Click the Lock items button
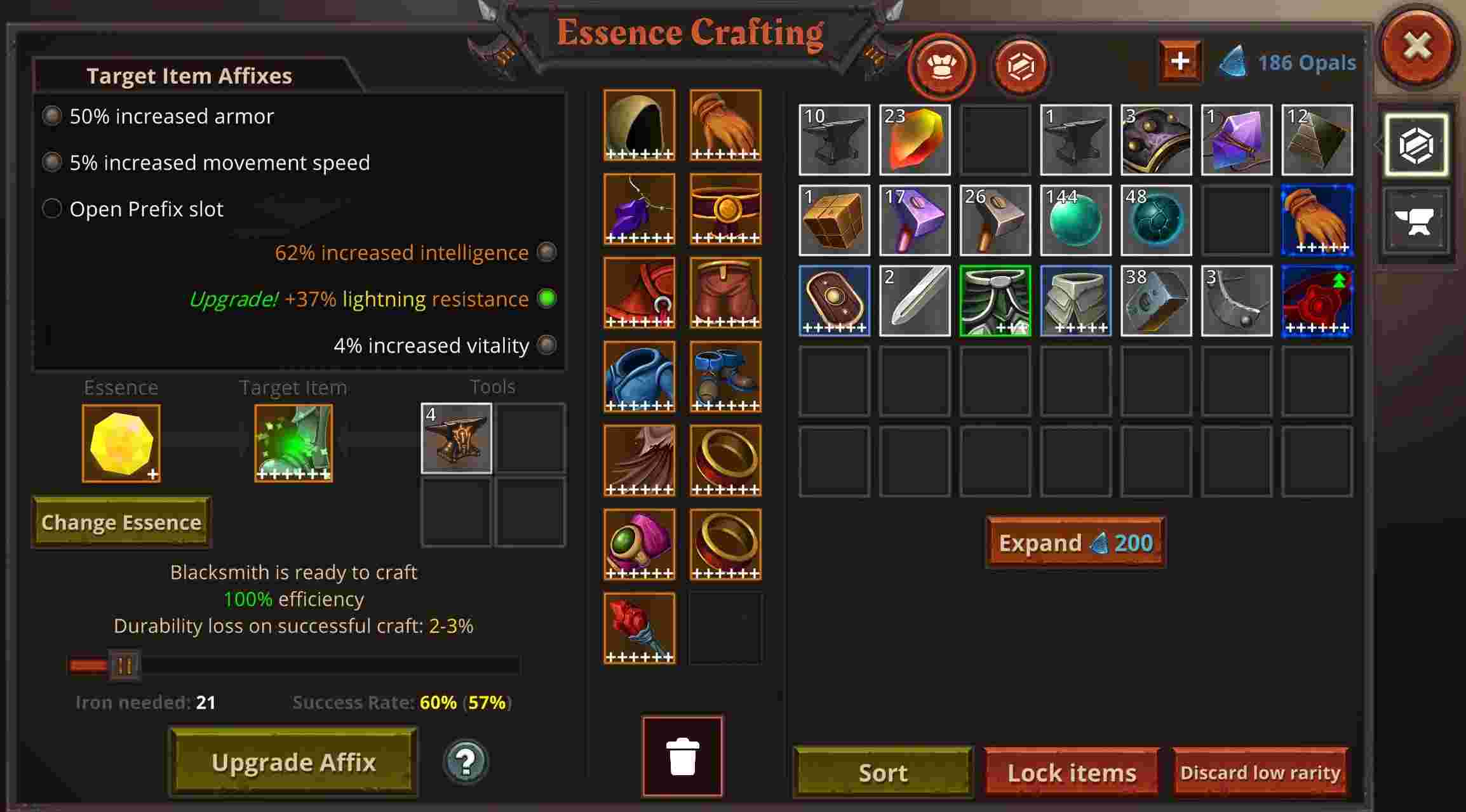This screenshot has height=812, width=1466. pos(1072,773)
